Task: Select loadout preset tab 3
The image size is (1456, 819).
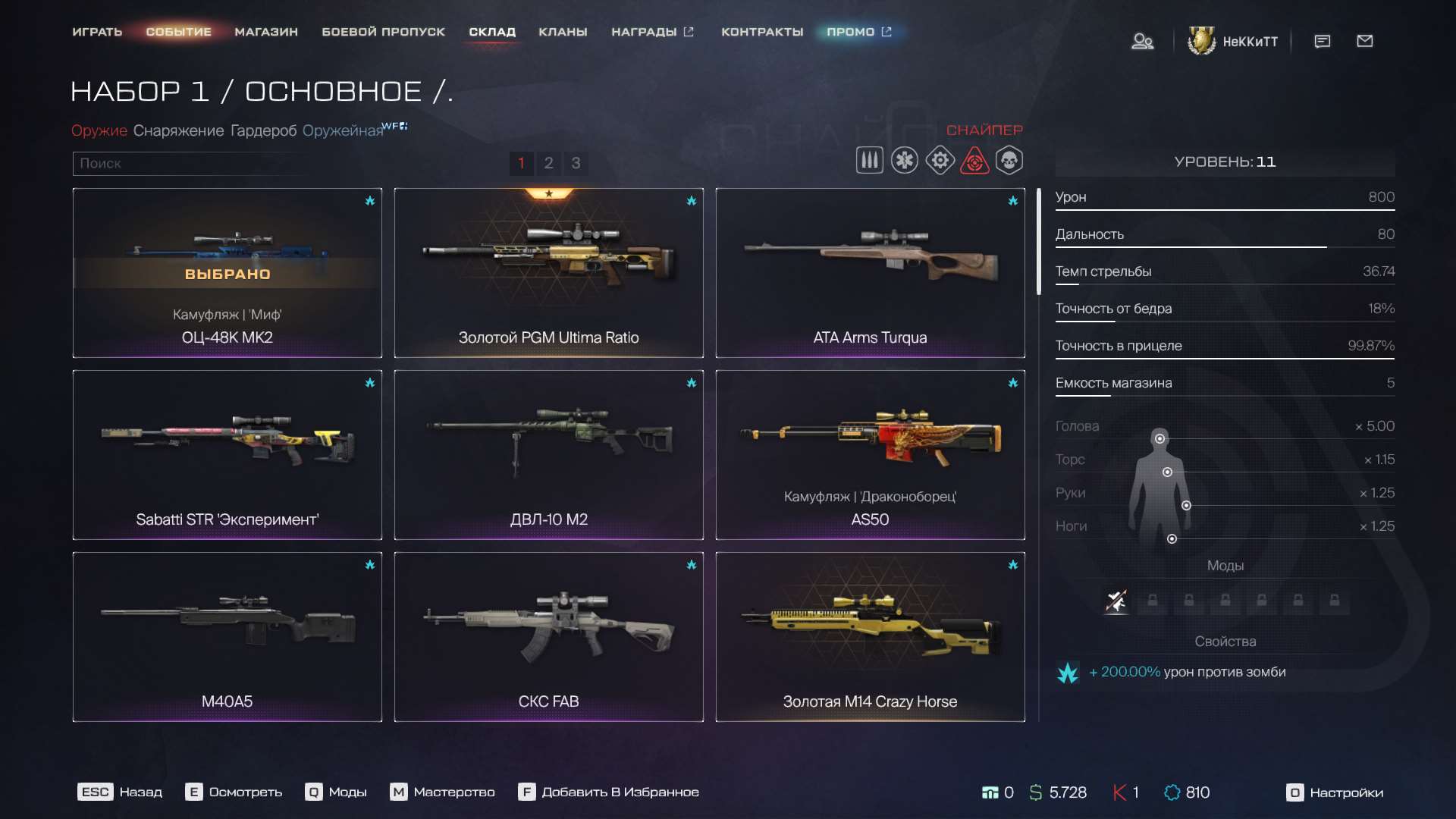Action: click(576, 163)
